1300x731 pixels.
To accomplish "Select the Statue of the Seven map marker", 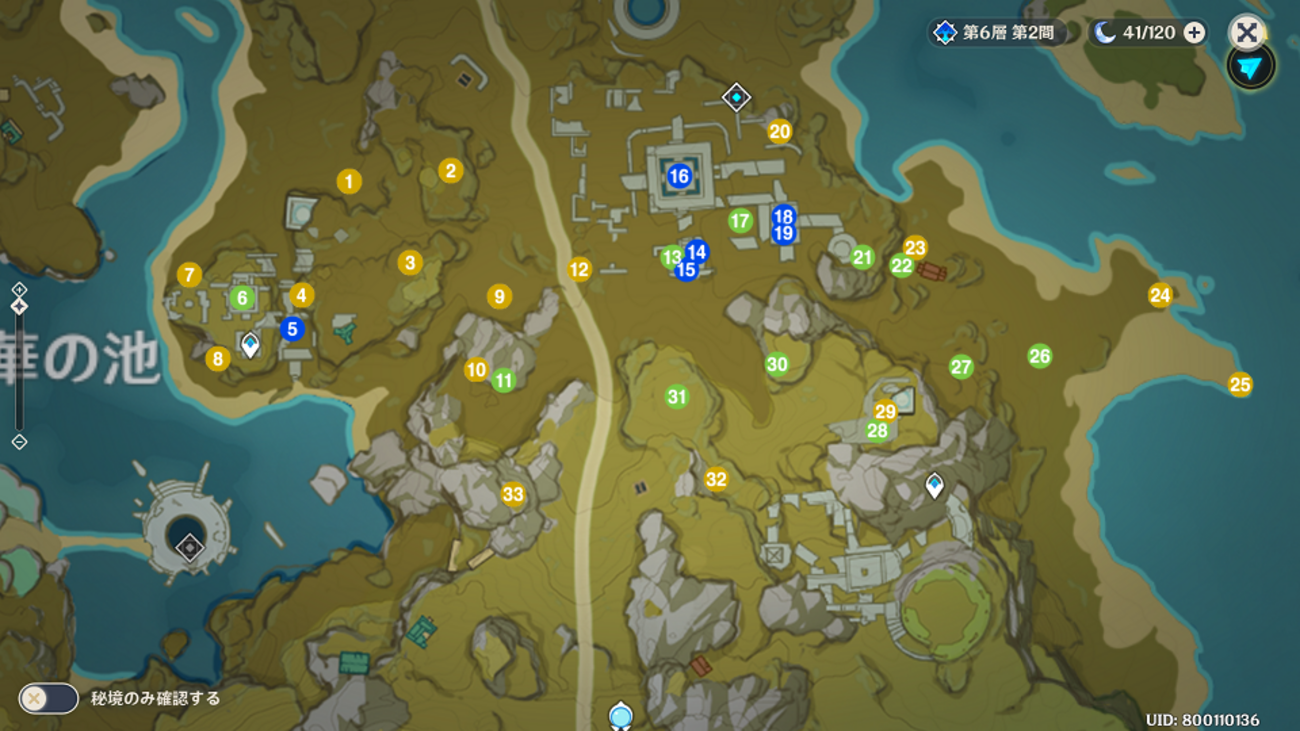I will pos(621,715).
